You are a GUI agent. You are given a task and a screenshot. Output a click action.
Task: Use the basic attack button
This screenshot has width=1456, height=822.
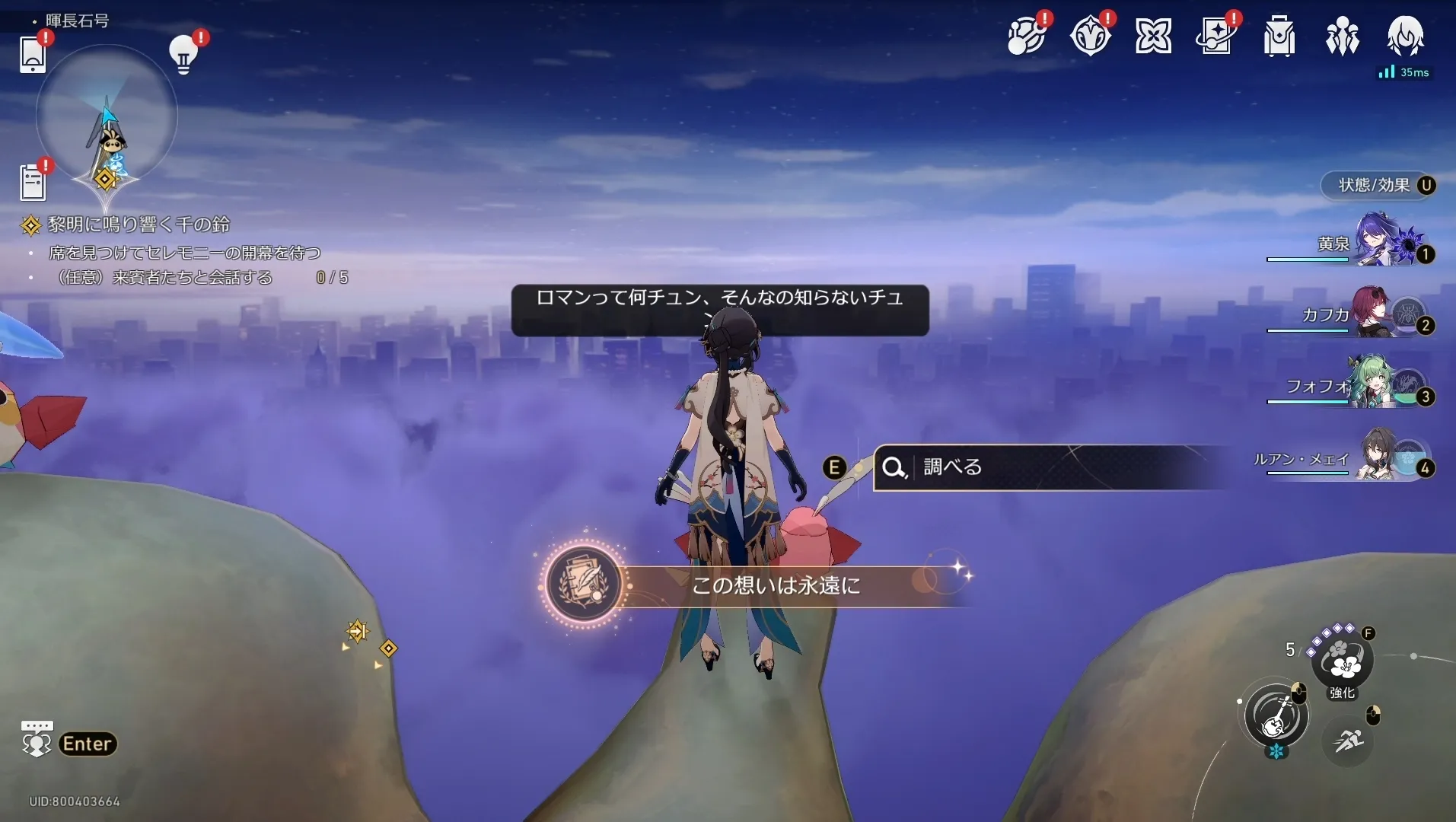1276,716
